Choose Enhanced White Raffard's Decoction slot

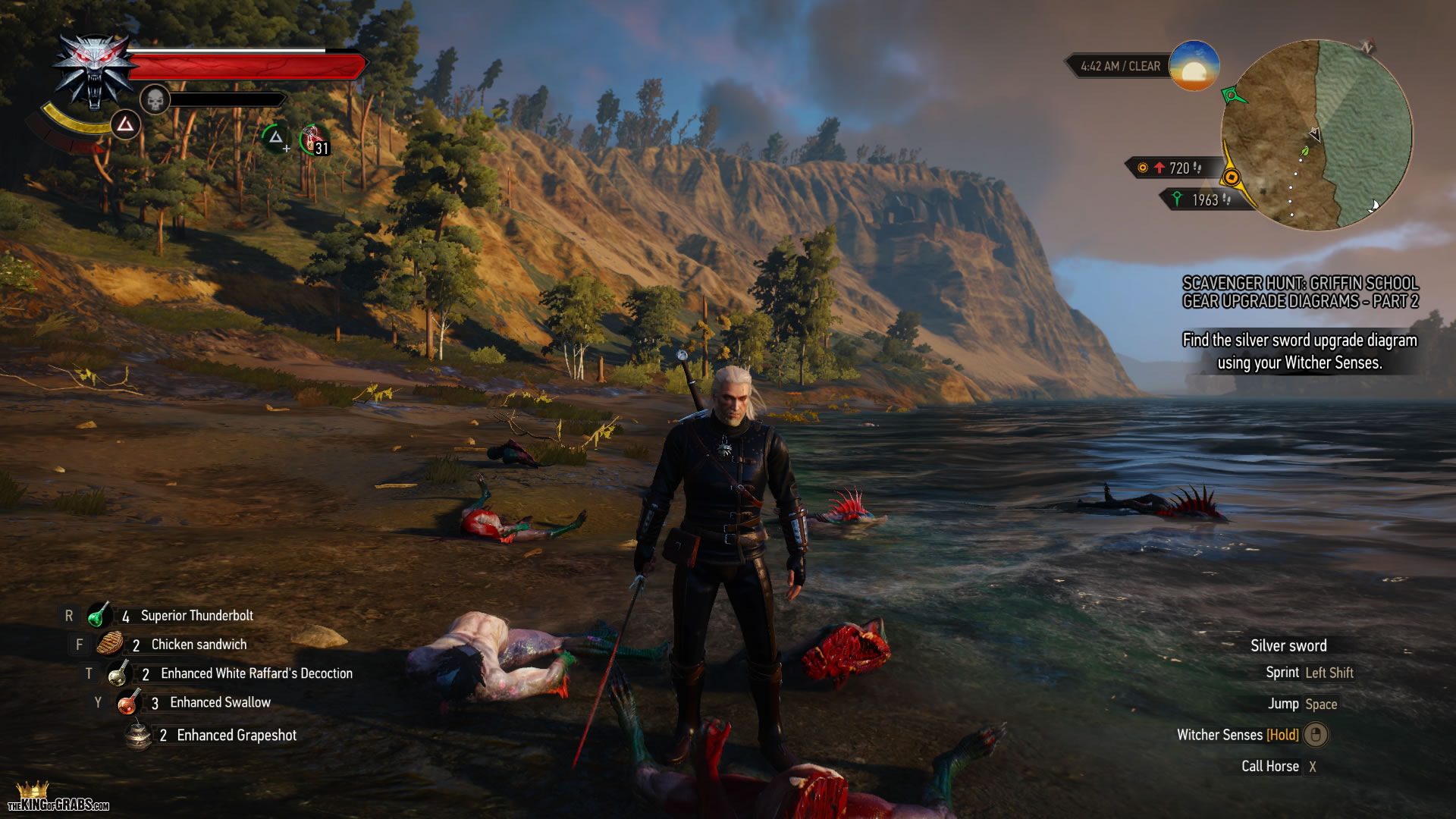pos(118,673)
